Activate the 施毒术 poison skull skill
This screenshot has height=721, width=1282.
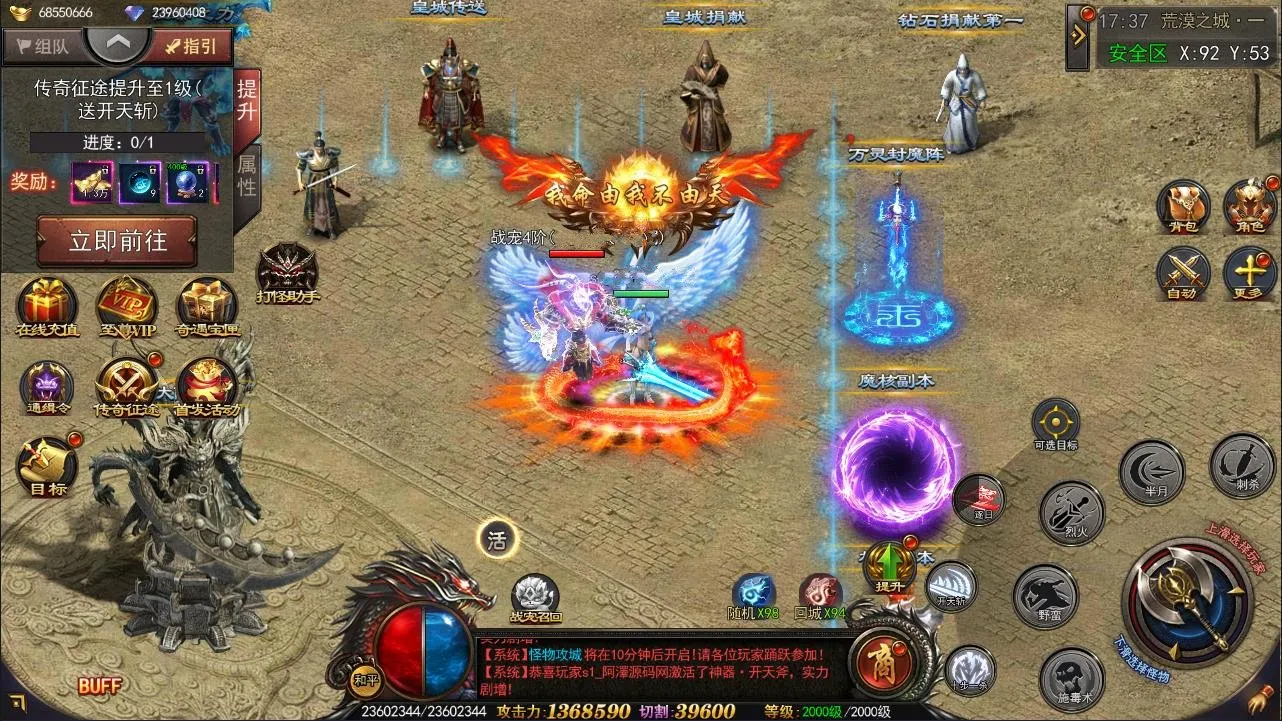tap(1071, 678)
